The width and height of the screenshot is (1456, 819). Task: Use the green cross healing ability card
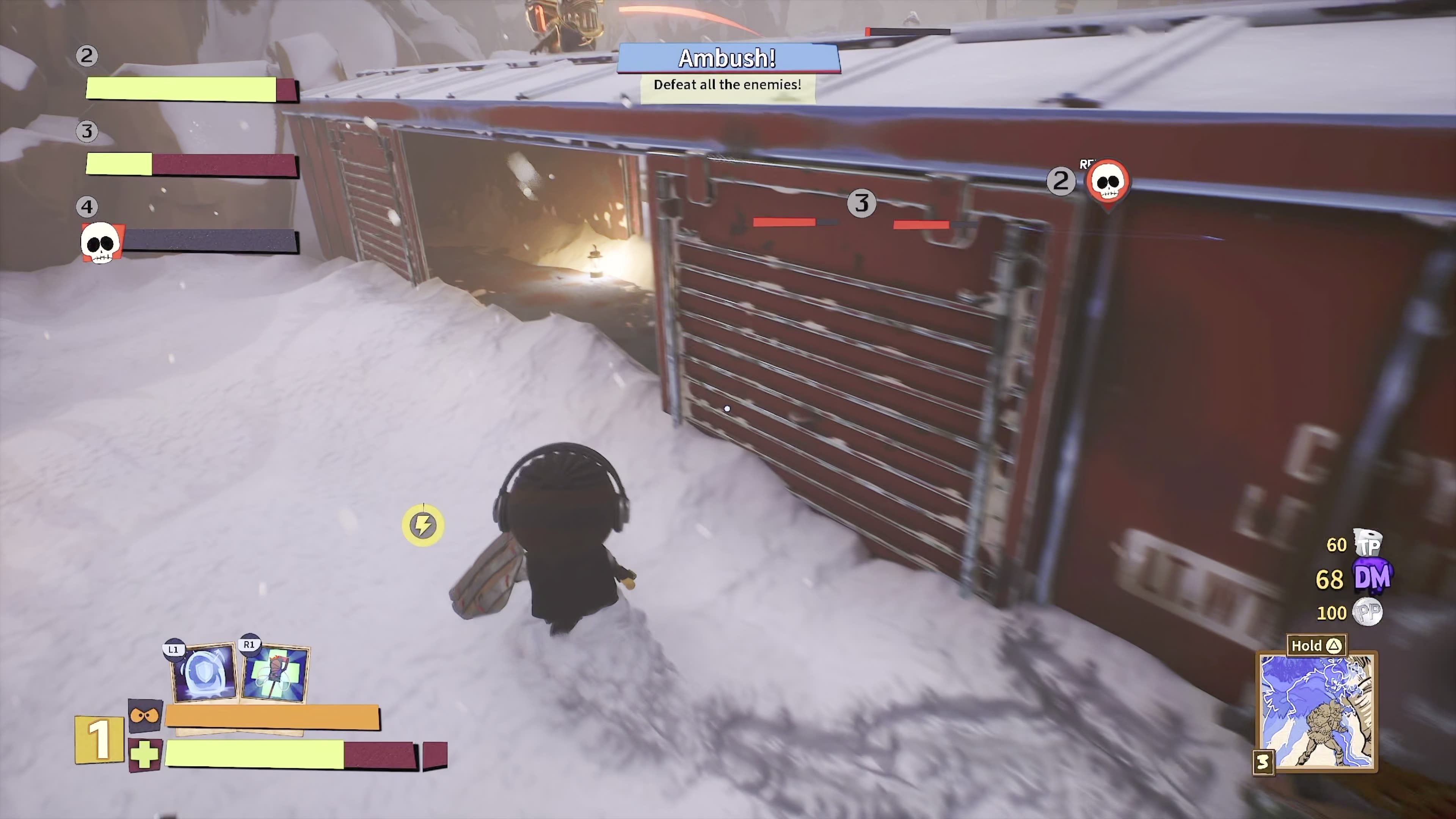[x=275, y=673]
